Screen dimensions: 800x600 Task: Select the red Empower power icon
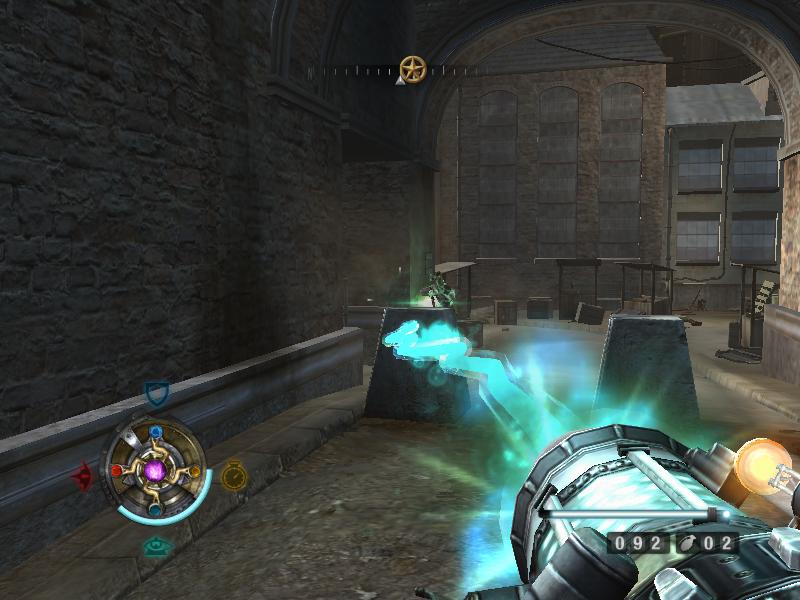pos(83,475)
